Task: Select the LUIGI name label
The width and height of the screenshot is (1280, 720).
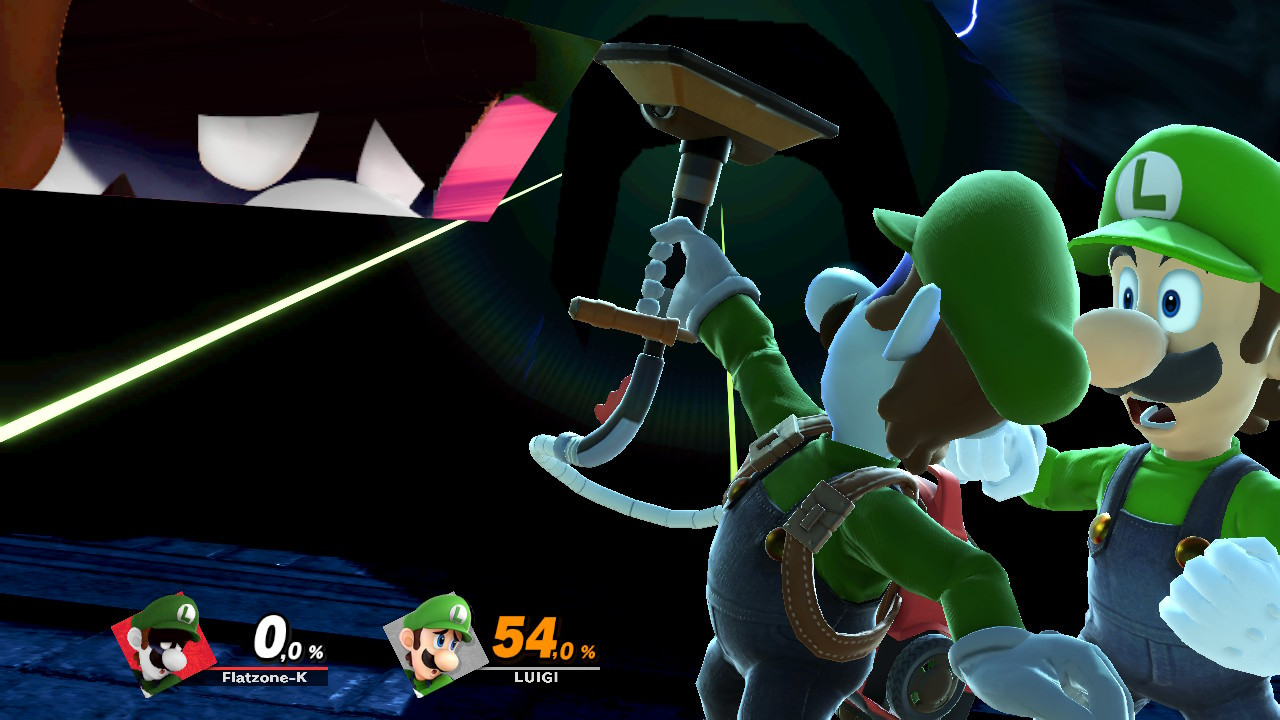Action: point(533,681)
